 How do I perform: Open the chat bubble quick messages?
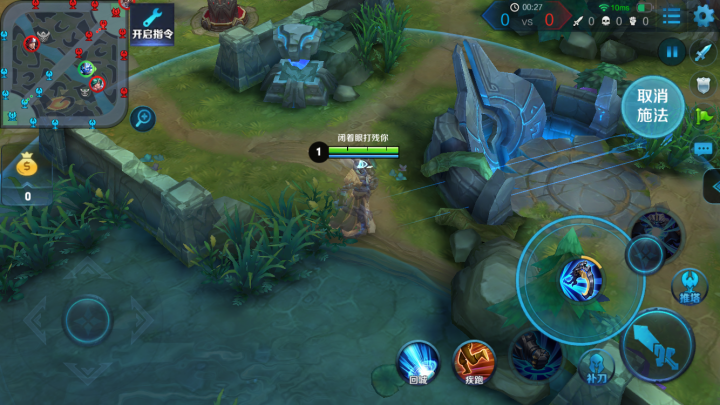tap(704, 149)
